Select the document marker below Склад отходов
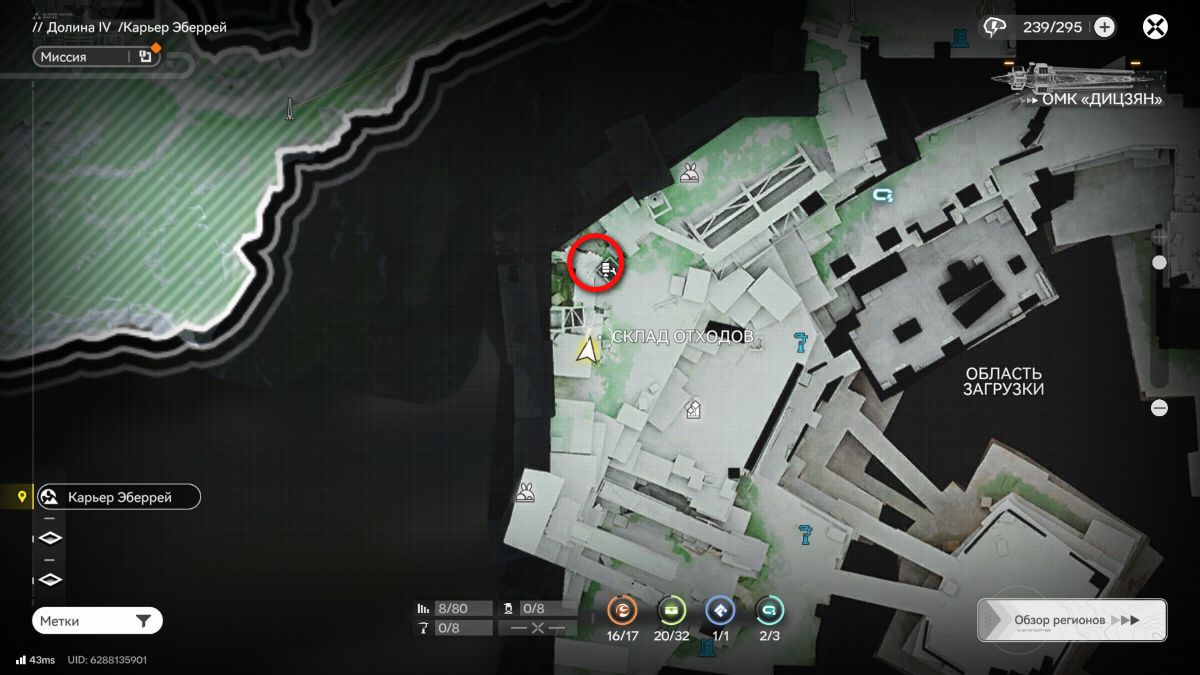1200x675 pixels. tap(692, 408)
